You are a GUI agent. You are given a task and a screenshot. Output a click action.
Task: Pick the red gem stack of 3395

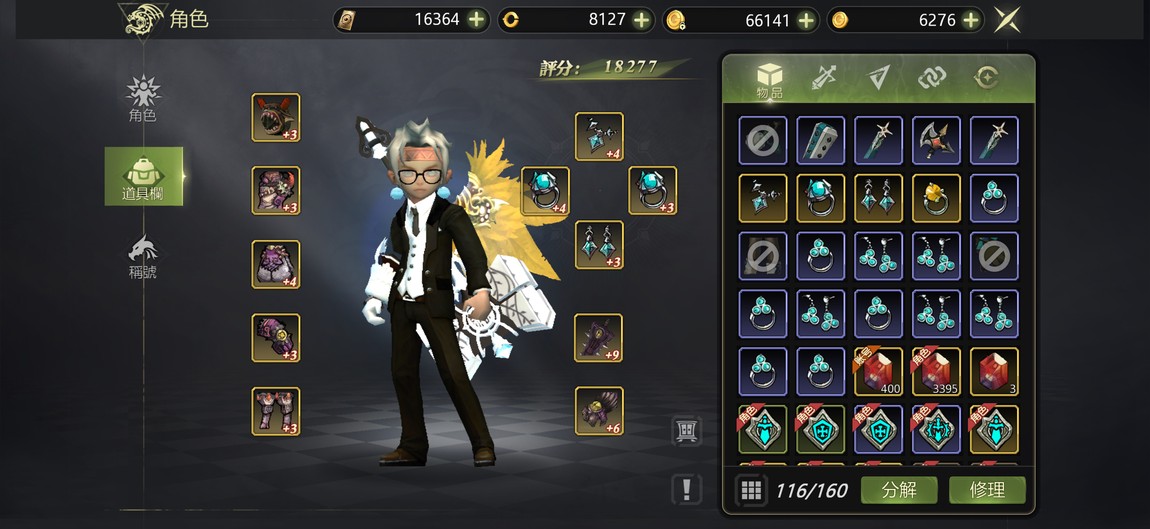[x=937, y=372]
